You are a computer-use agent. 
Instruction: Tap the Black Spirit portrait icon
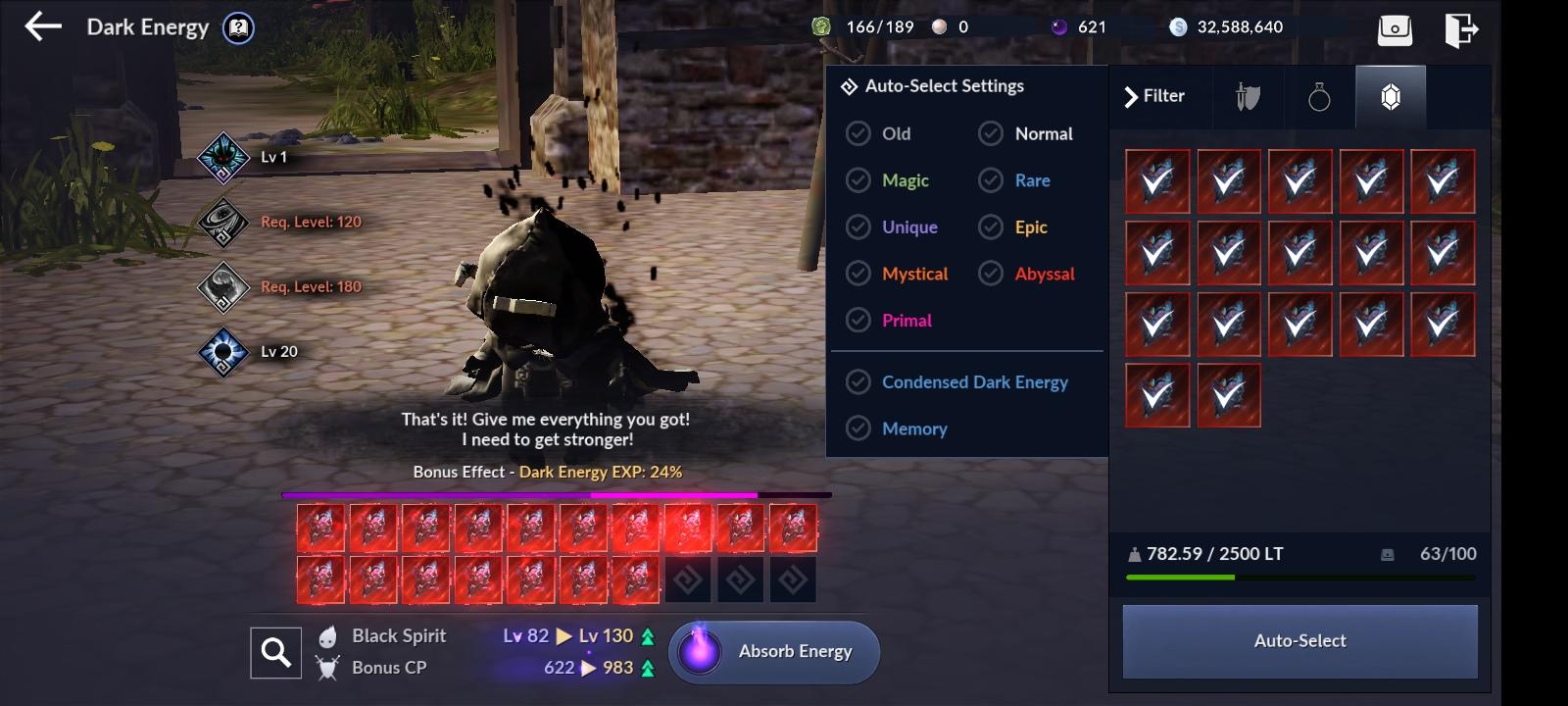click(x=328, y=635)
